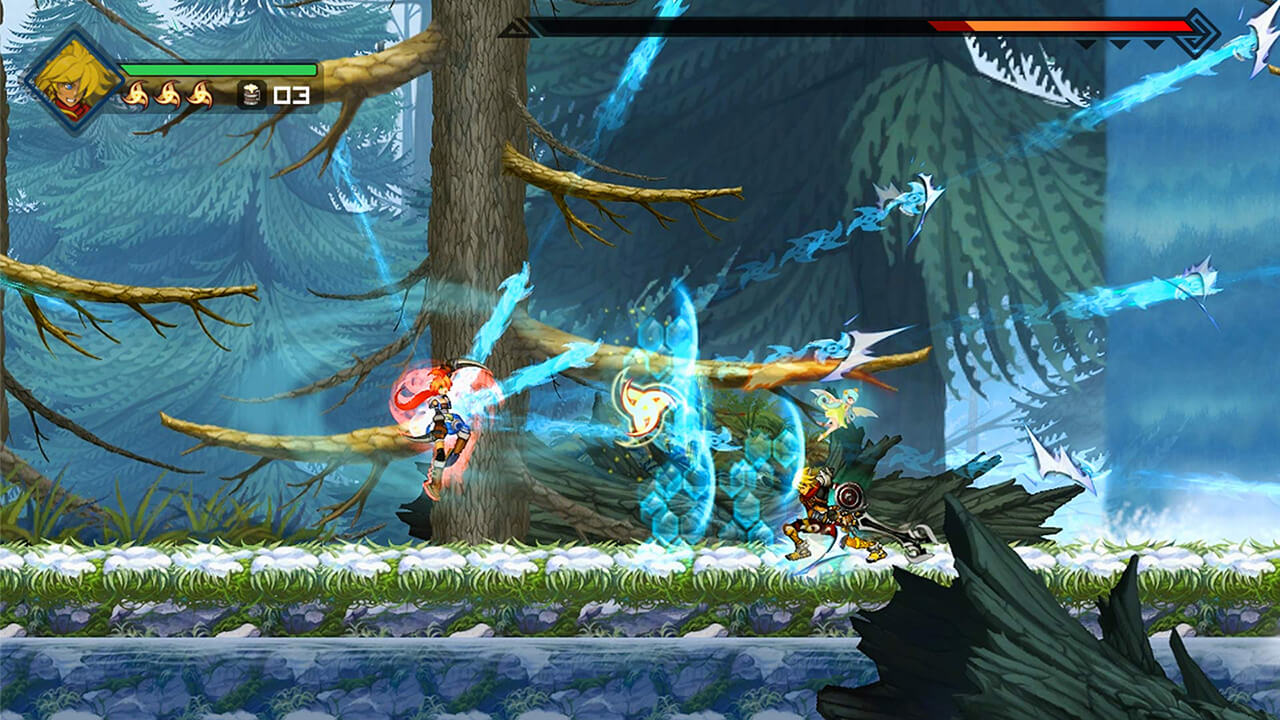Select the second shuriken charge icon

click(170, 94)
